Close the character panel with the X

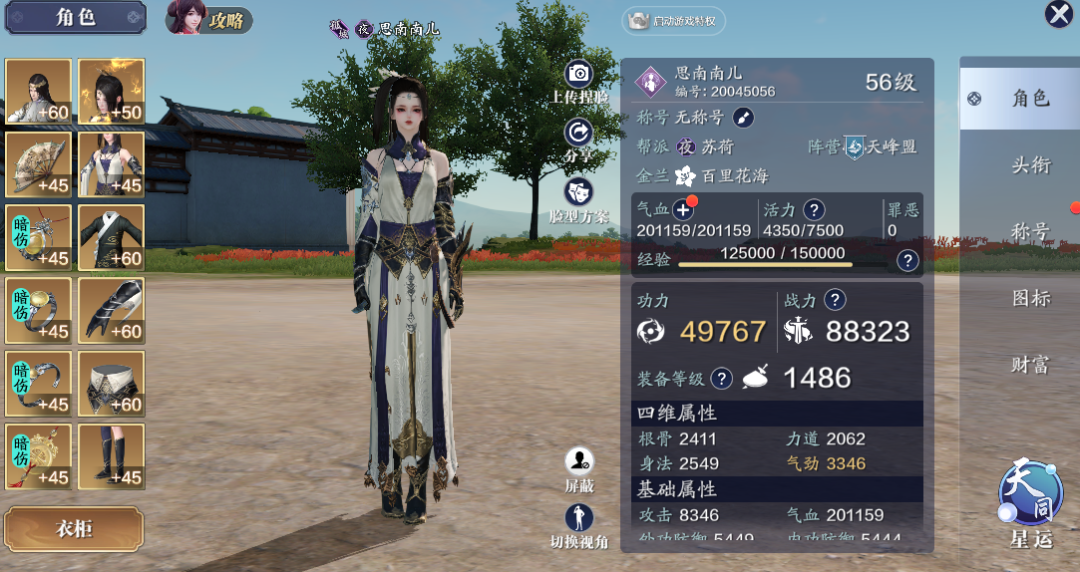1058,14
